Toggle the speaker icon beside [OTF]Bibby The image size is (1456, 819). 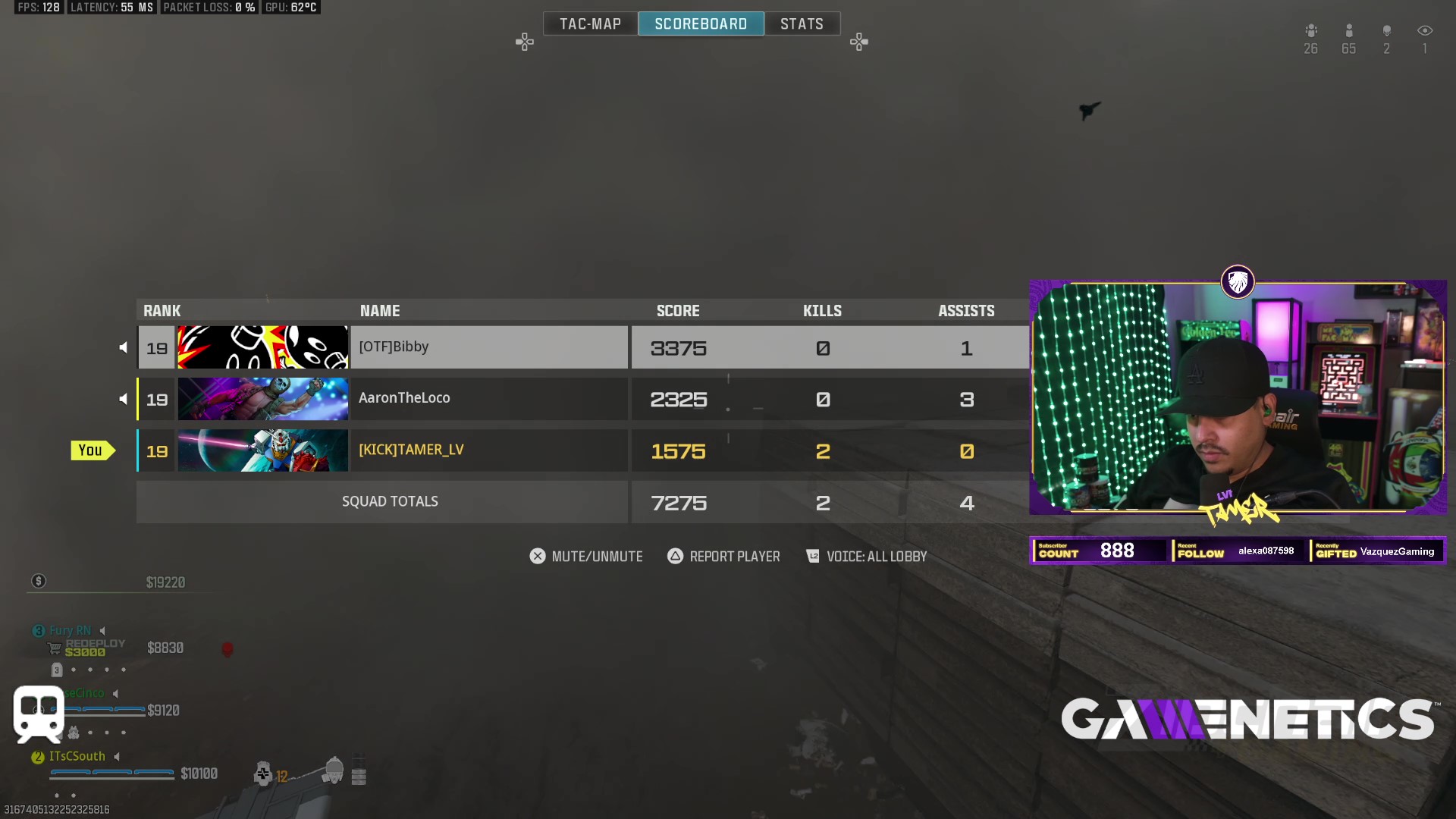(x=123, y=347)
